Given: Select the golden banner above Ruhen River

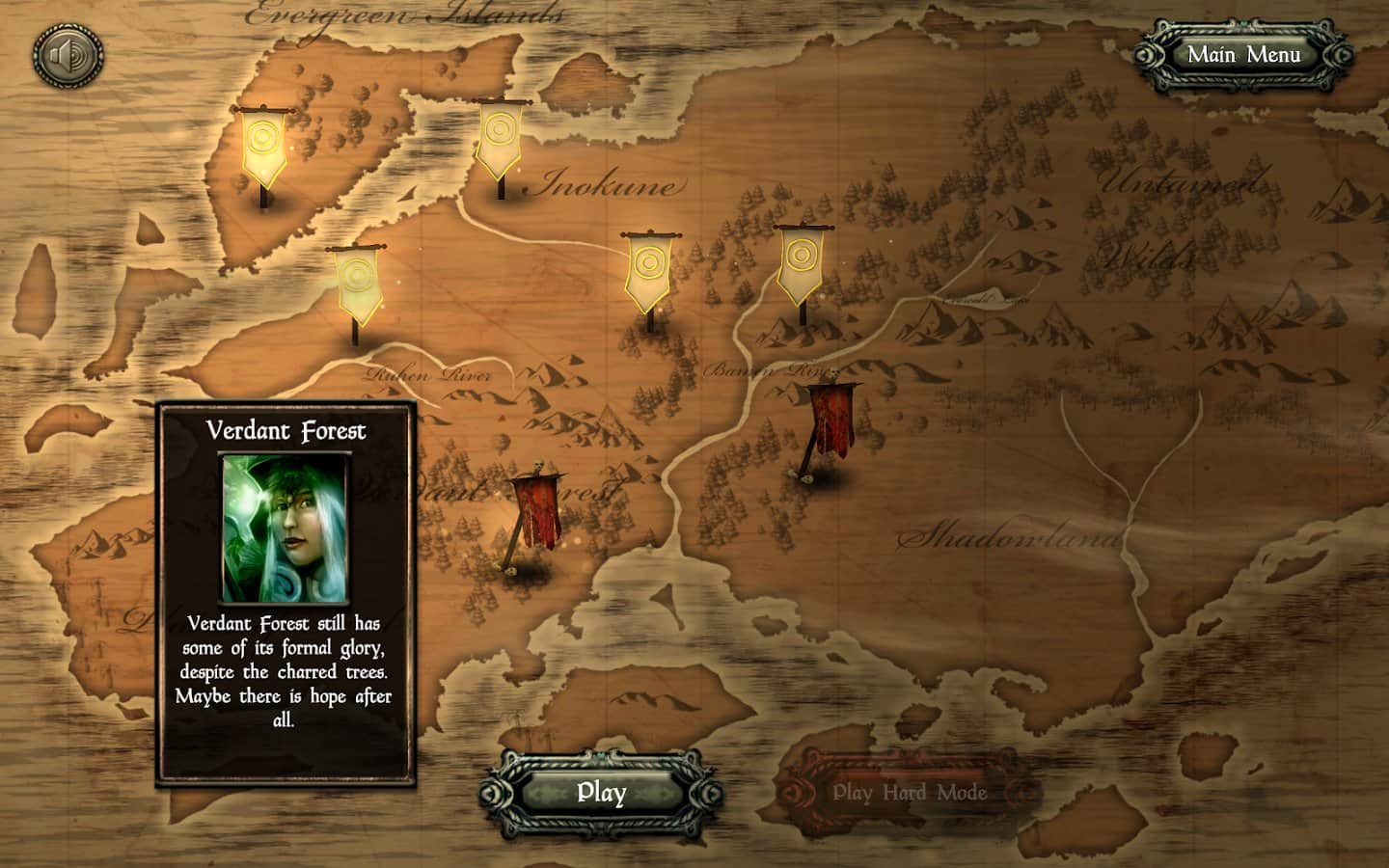Looking at the screenshot, I should pos(356,285).
